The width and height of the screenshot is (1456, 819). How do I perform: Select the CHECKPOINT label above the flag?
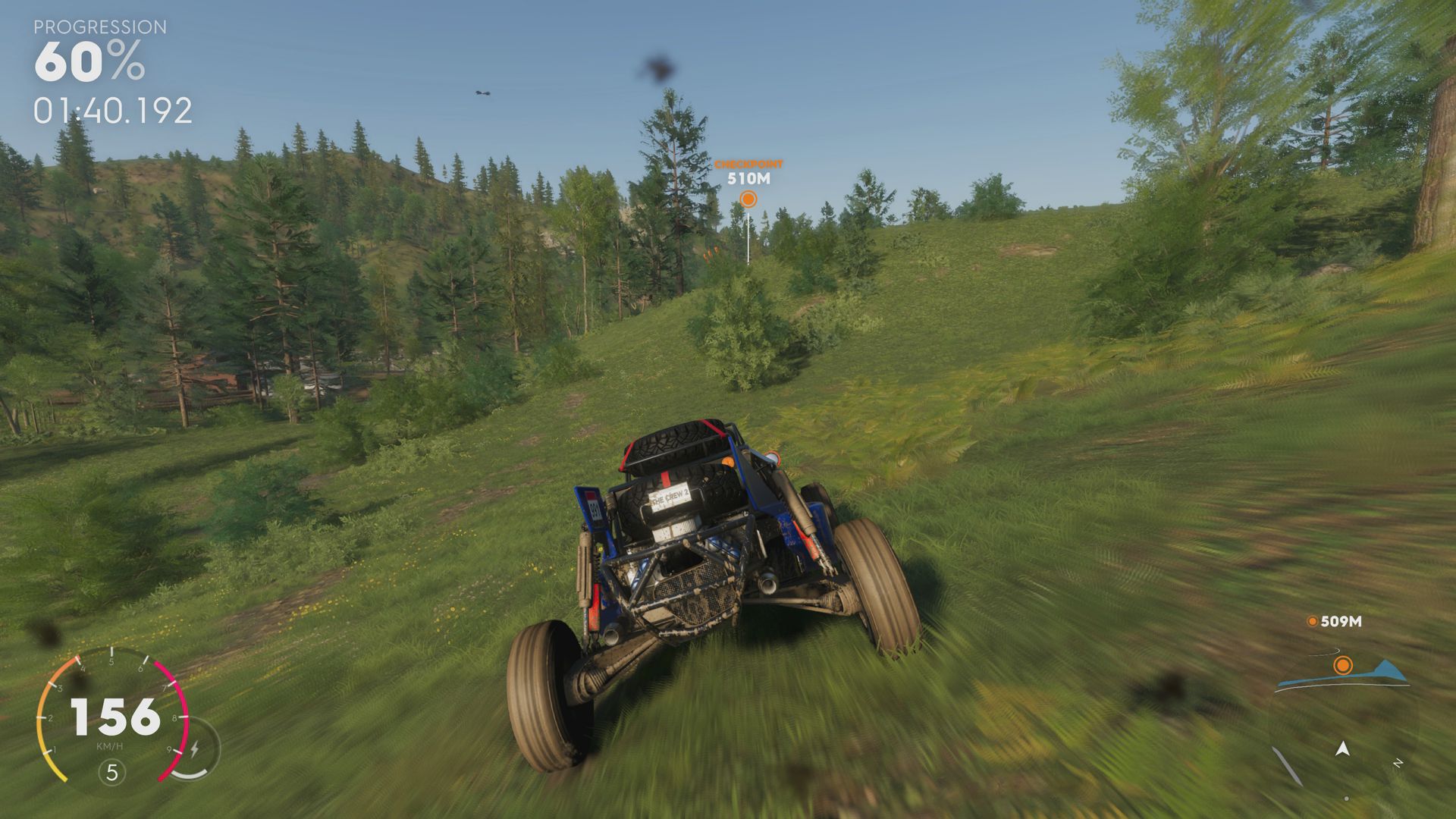748,163
